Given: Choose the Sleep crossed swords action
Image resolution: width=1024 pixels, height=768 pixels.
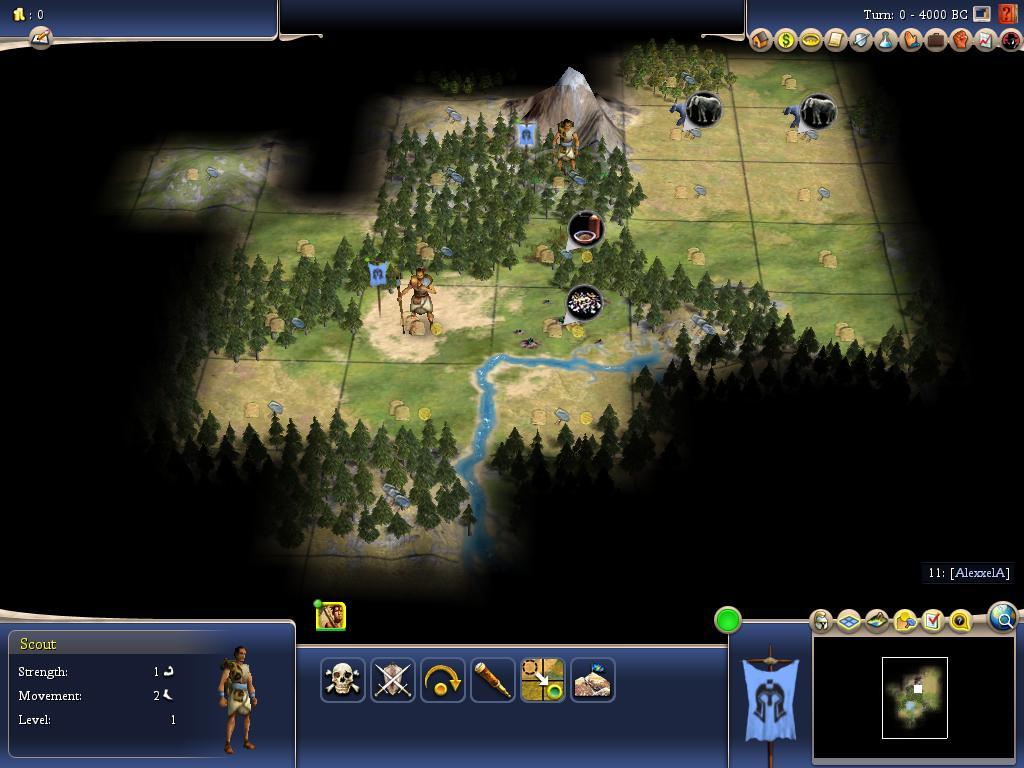Looking at the screenshot, I should tap(393, 680).
